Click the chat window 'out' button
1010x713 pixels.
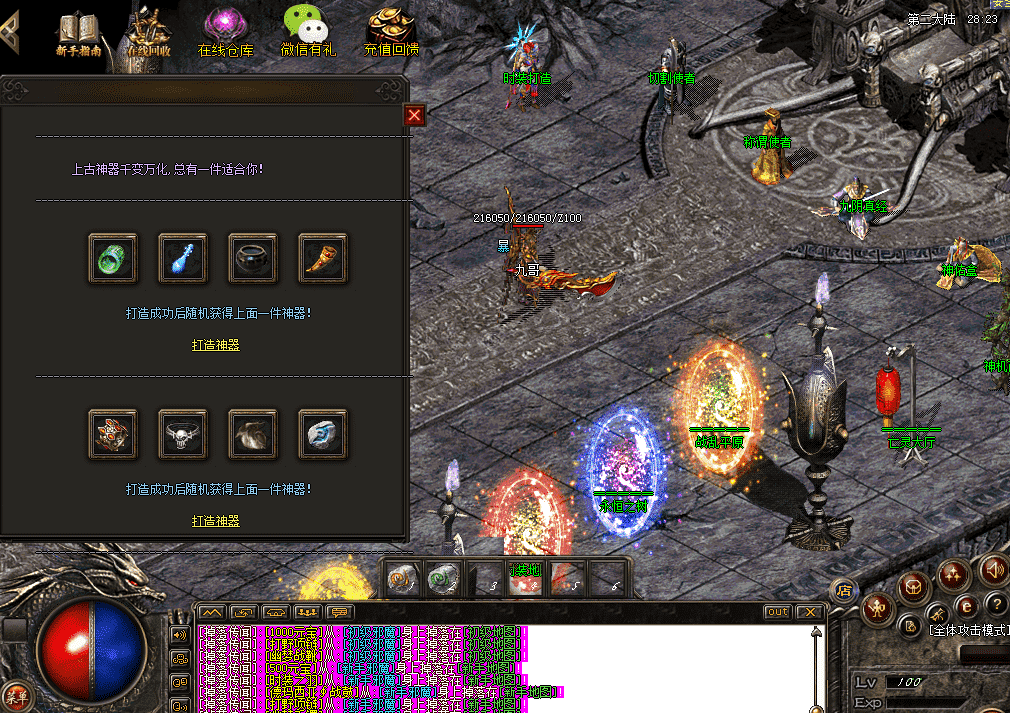(x=776, y=611)
